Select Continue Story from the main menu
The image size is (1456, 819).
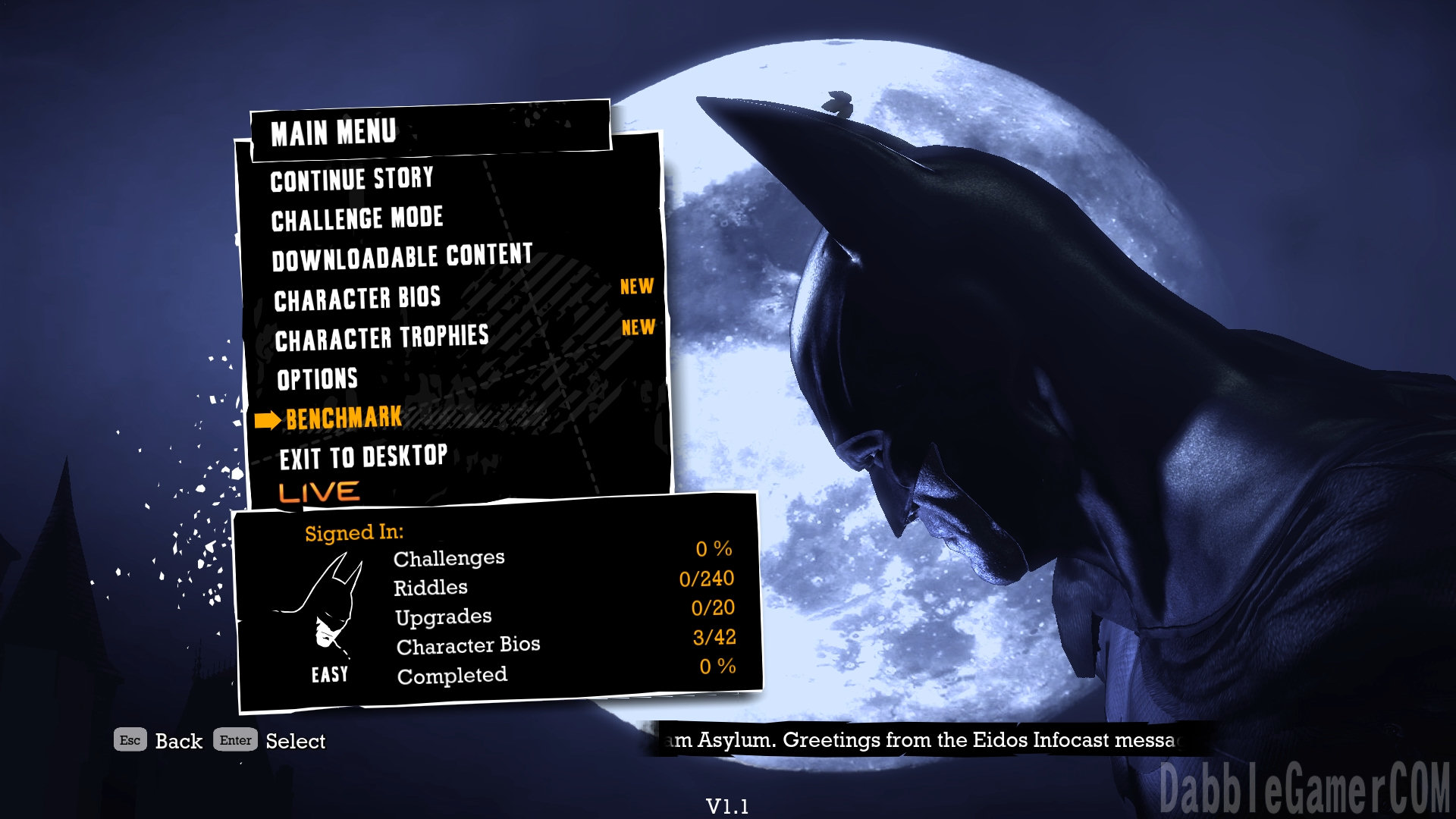[x=352, y=180]
